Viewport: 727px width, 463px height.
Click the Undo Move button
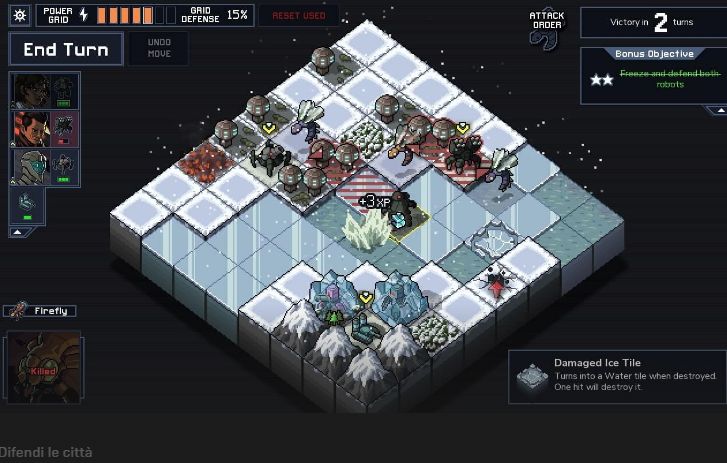point(159,49)
